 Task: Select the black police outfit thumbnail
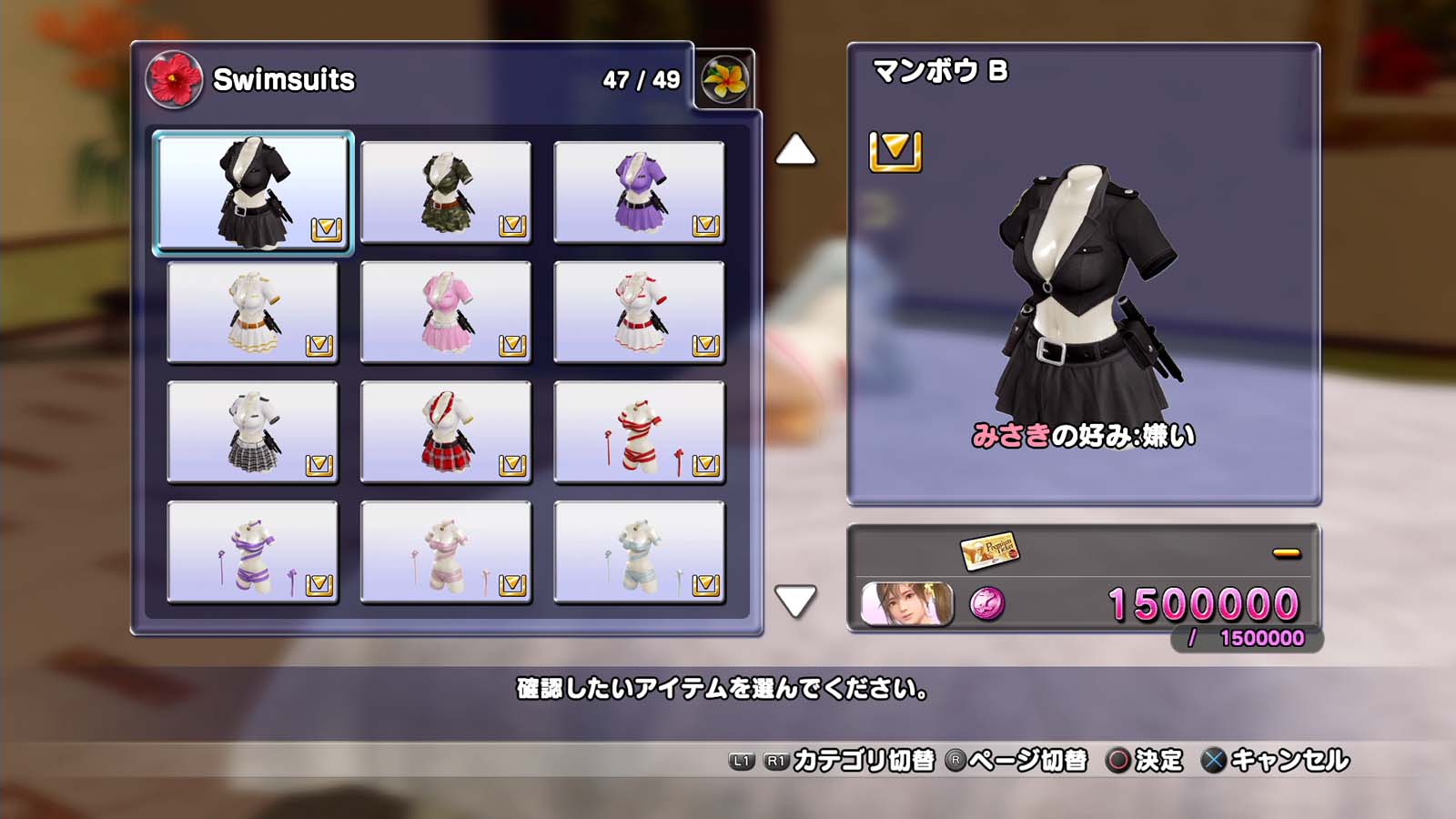pos(253,192)
